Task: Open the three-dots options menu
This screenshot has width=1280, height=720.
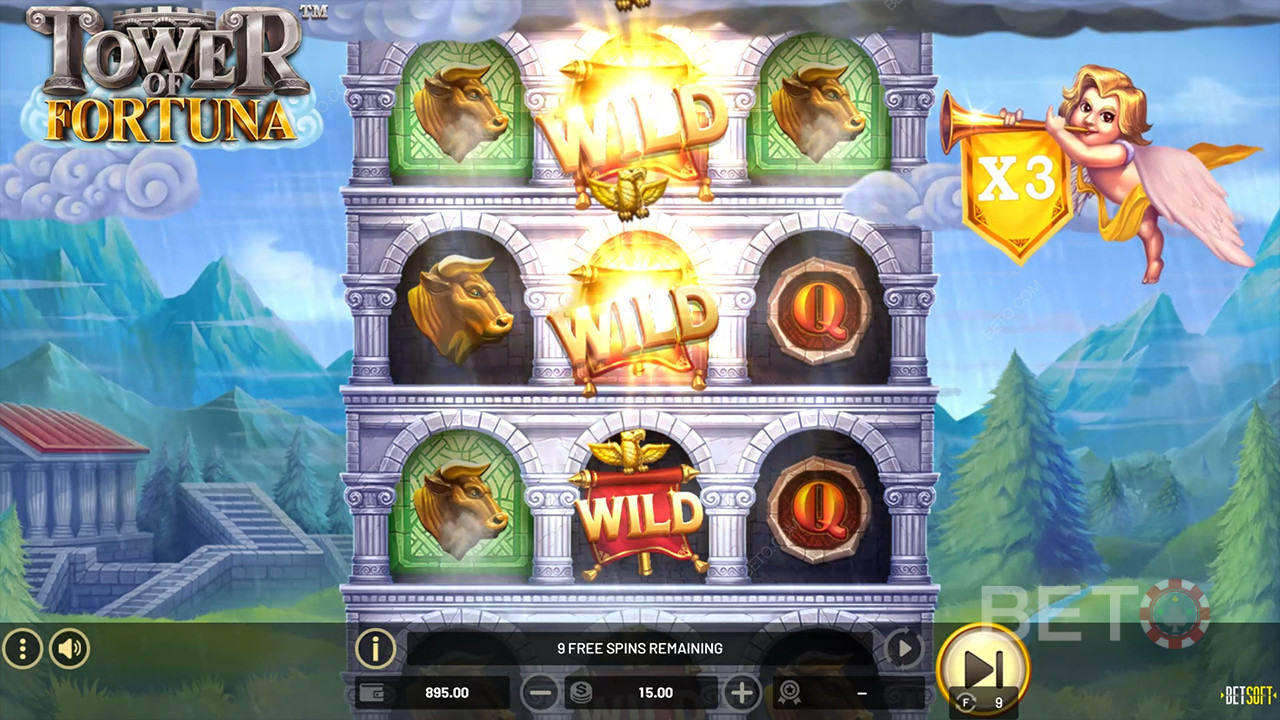Action: 22,649
